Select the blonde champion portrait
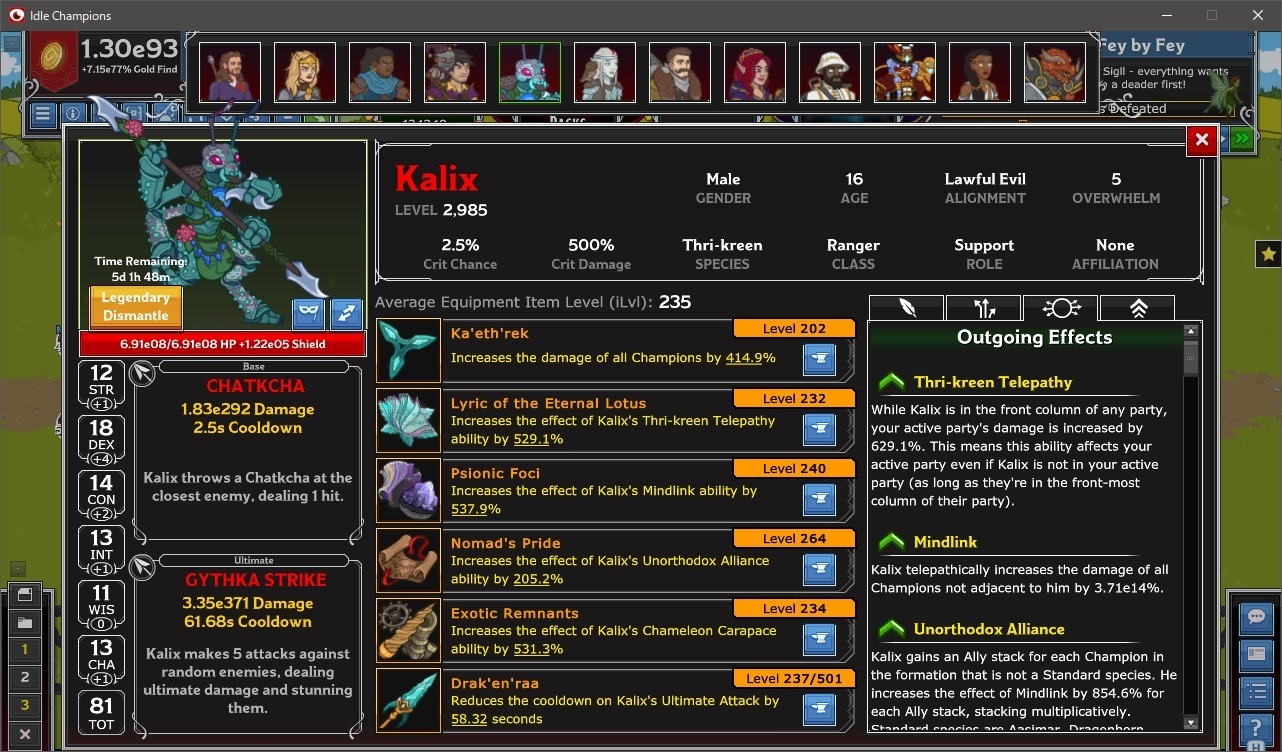Image resolution: width=1282 pixels, height=752 pixels. pyautogui.click(x=305, y=72)
